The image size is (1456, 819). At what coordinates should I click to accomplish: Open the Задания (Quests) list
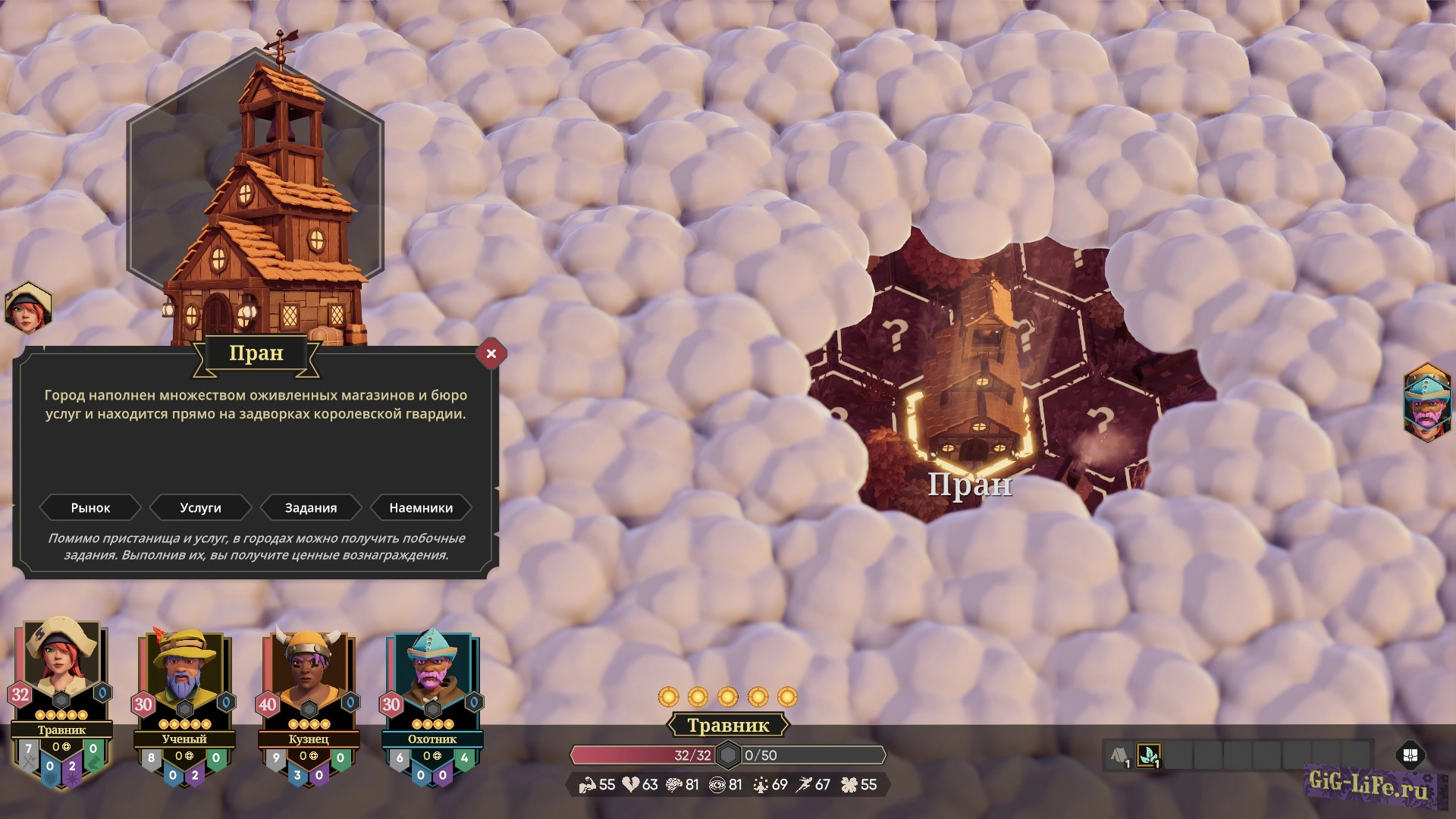pos(311,508)
